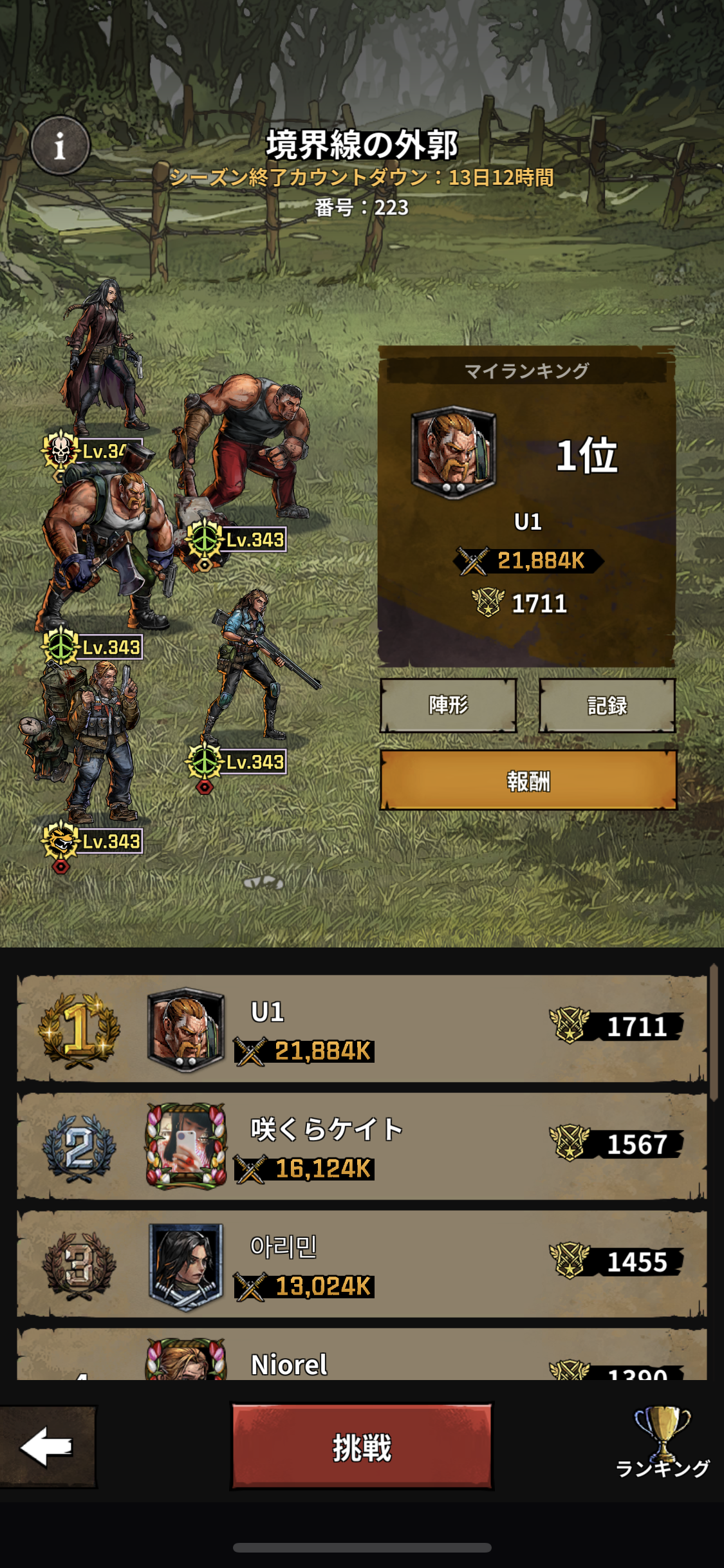Select the 咲くらケイト ranking row
Screen dimensions: 724x1568
pos(362,1146)
